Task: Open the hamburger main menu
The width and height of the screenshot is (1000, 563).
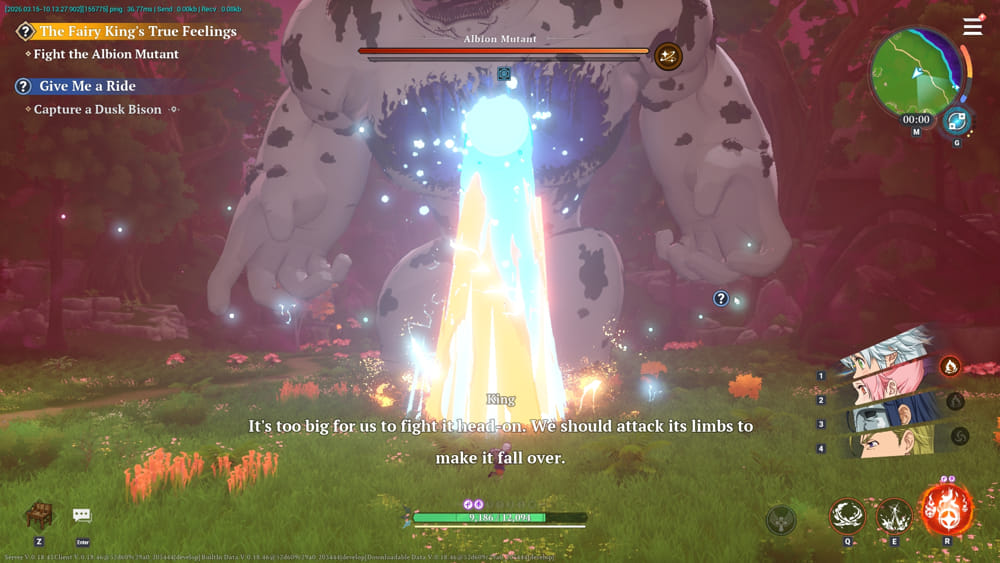Action: point(972,27)
